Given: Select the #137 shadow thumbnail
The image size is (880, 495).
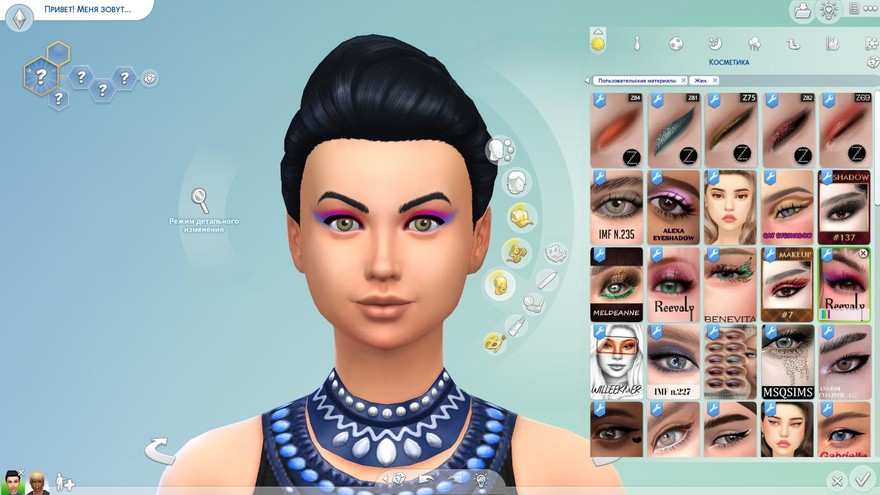Looking at the screenshot, I should [845, 207].
